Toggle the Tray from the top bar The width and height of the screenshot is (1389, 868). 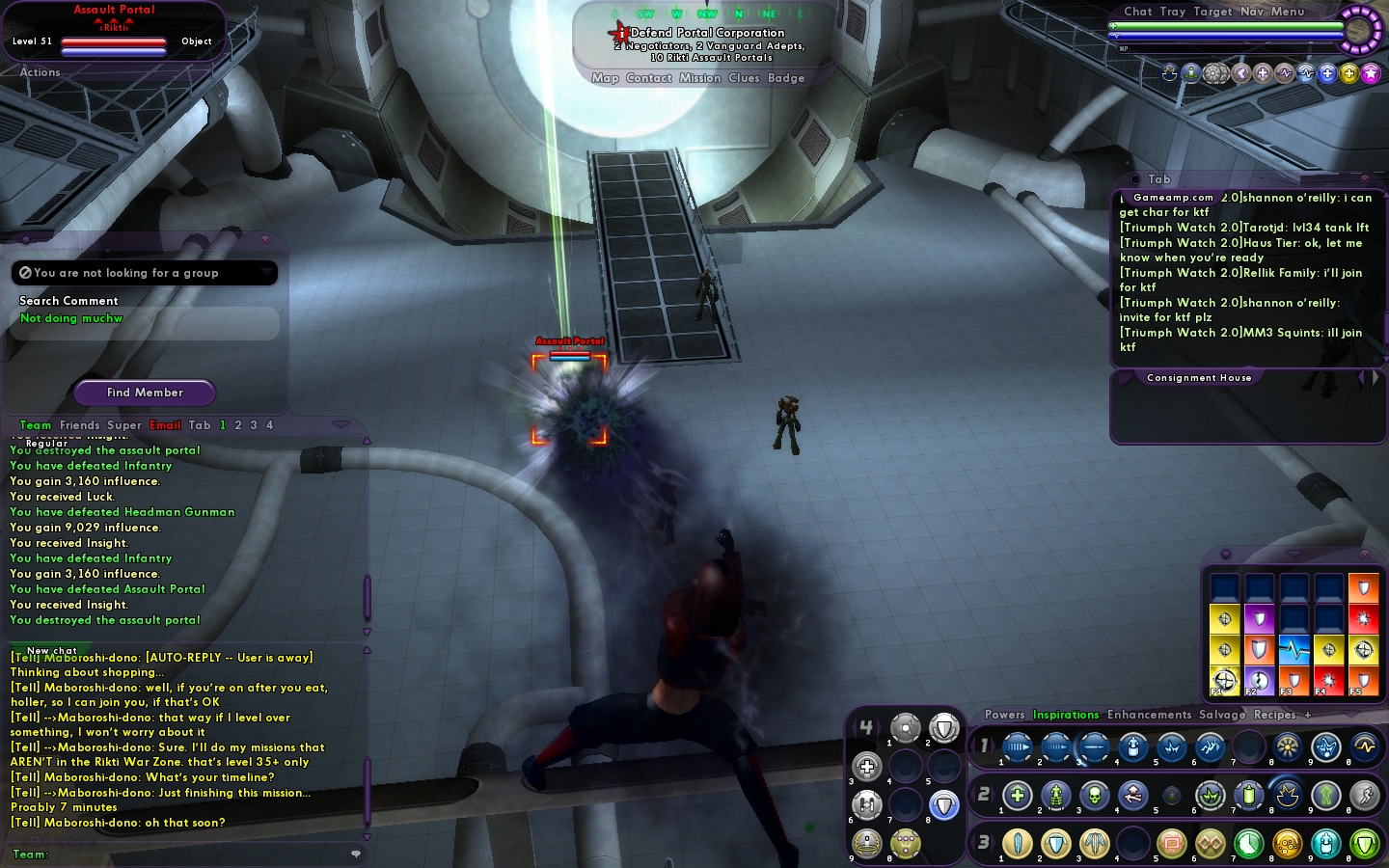[1173, 12]
